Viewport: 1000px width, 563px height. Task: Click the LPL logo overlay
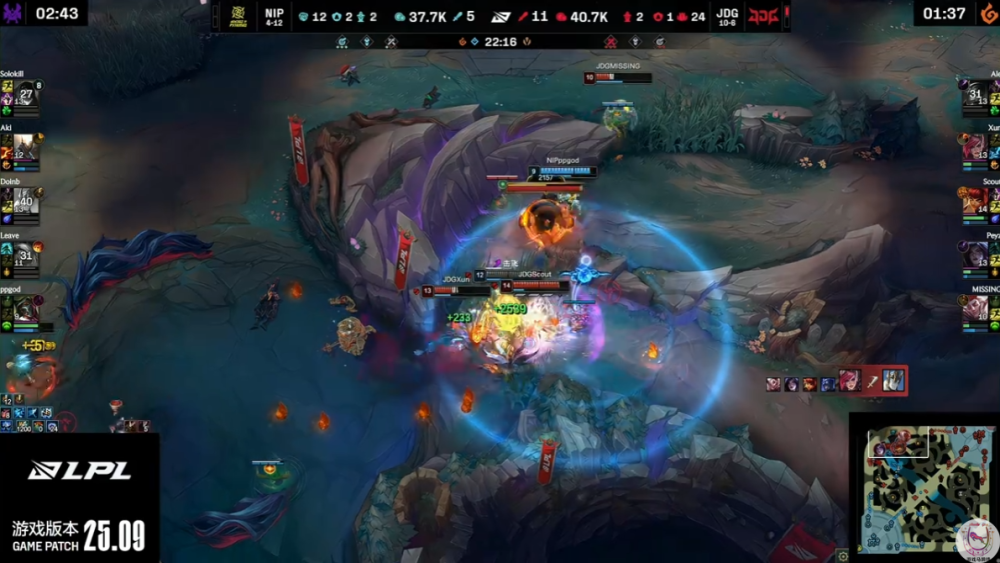point(80,470)
